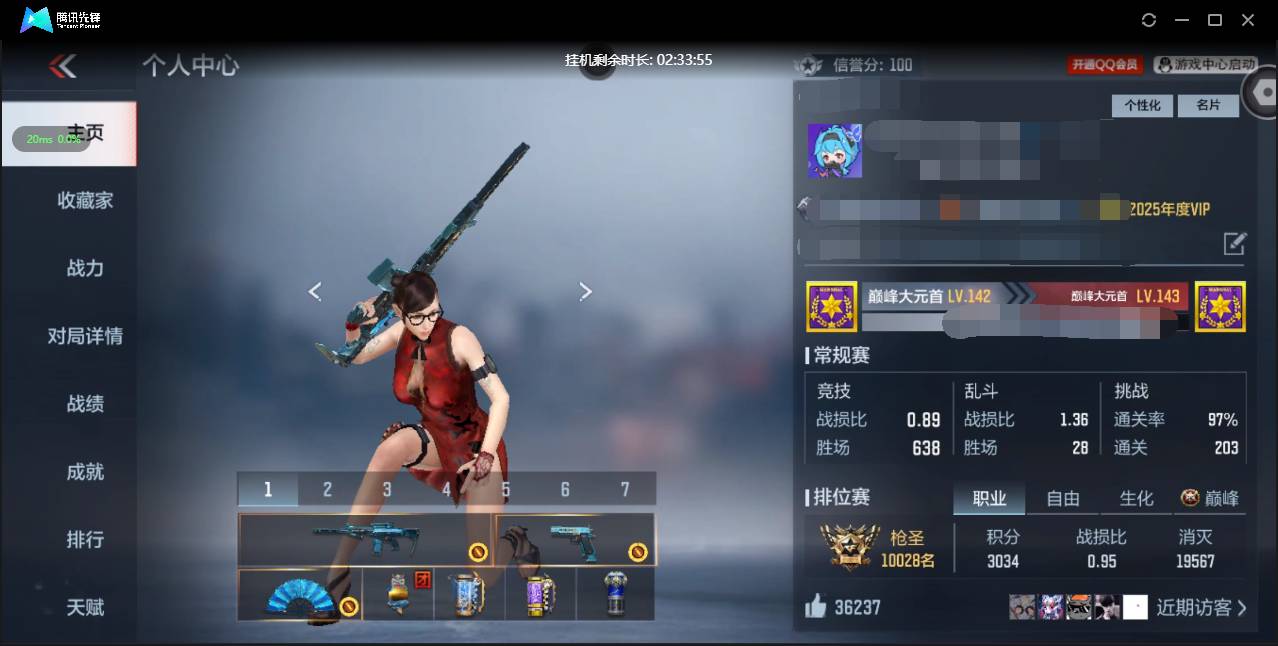Screen dimensions: 1278x646
Task: Maximize the launcher window
Action: pyautogui.click(x=1215, y=20)
